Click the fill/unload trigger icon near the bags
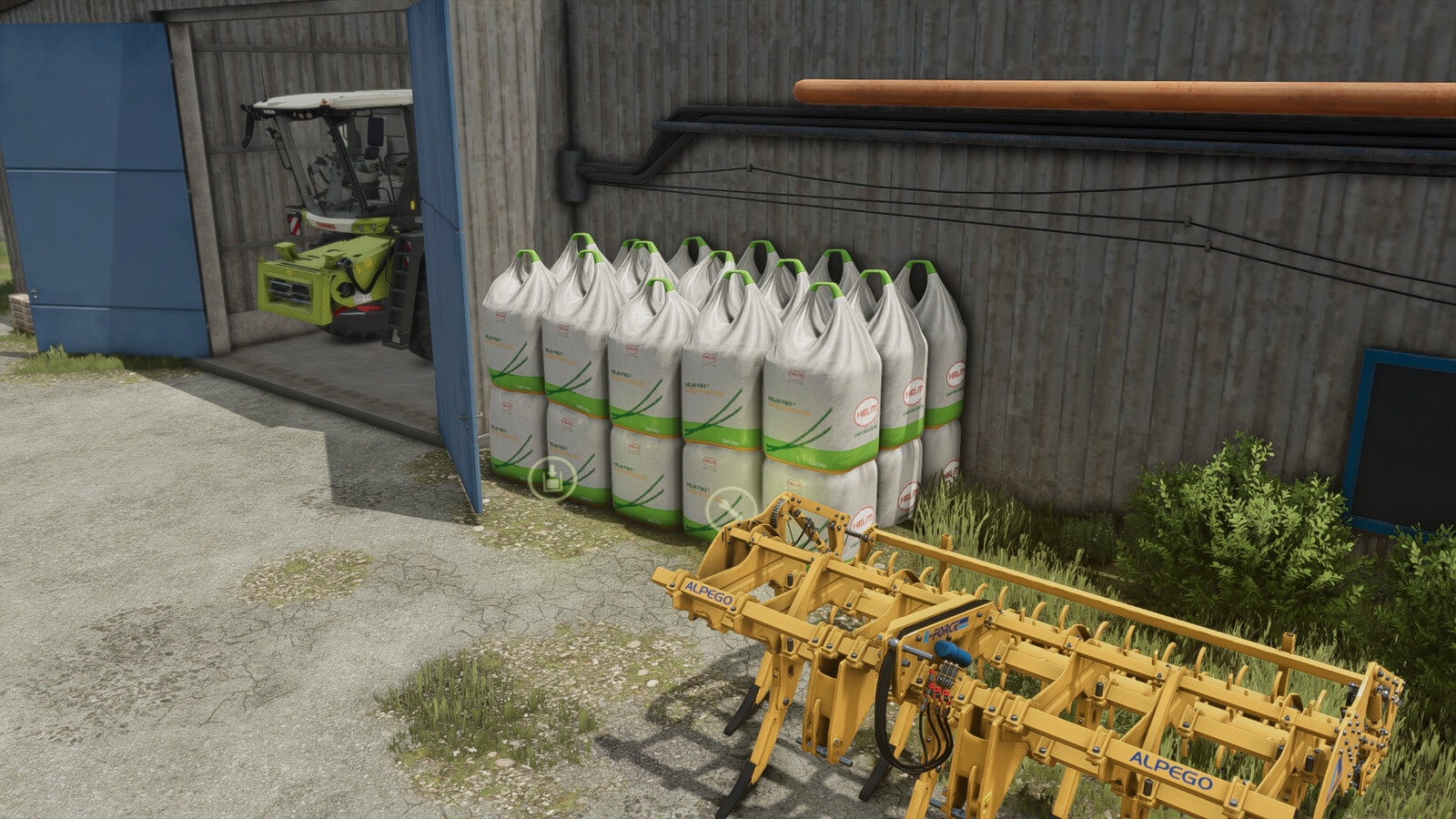 click(553, 477)
